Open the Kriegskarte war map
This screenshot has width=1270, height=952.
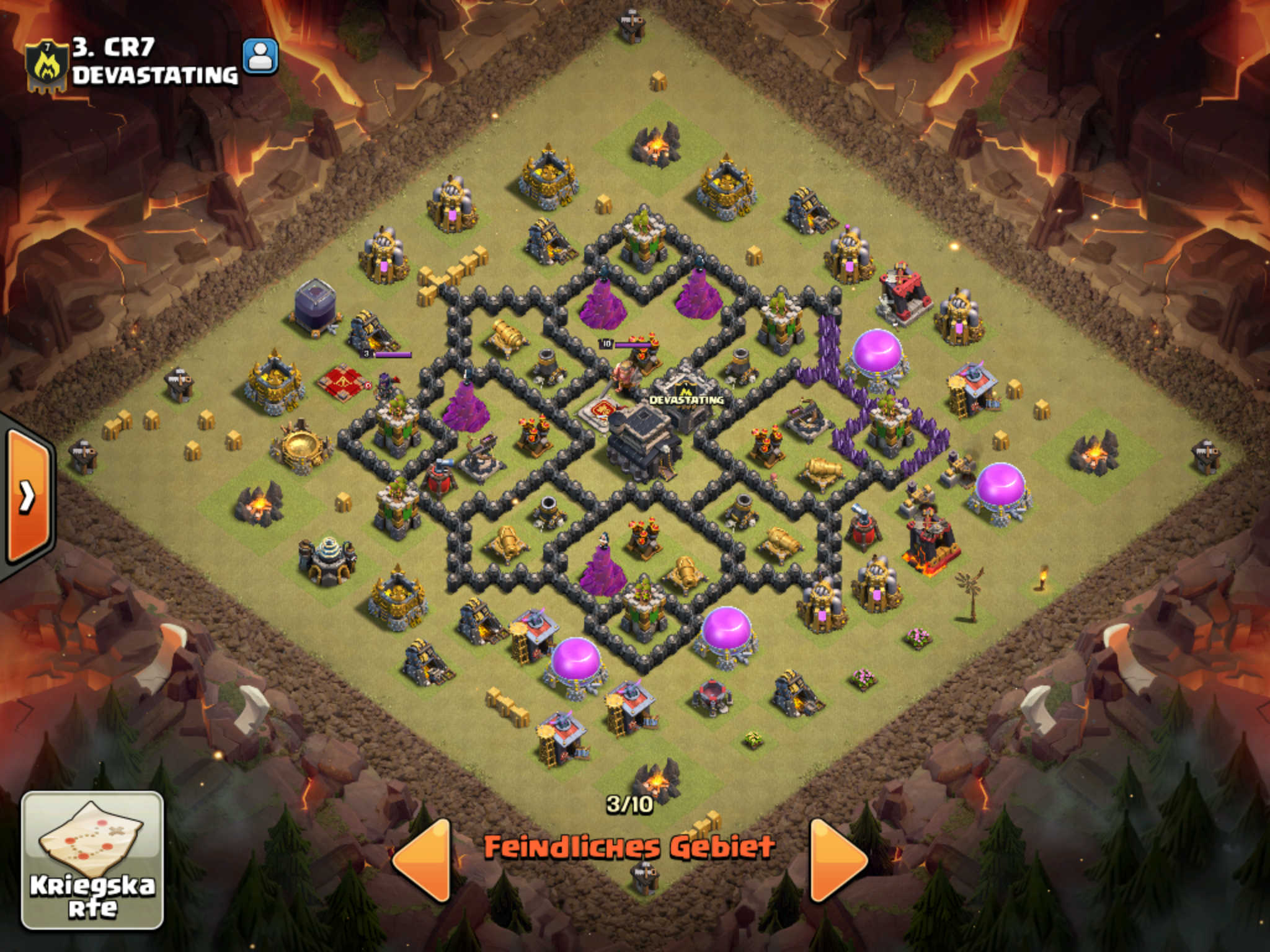[92, 860]
